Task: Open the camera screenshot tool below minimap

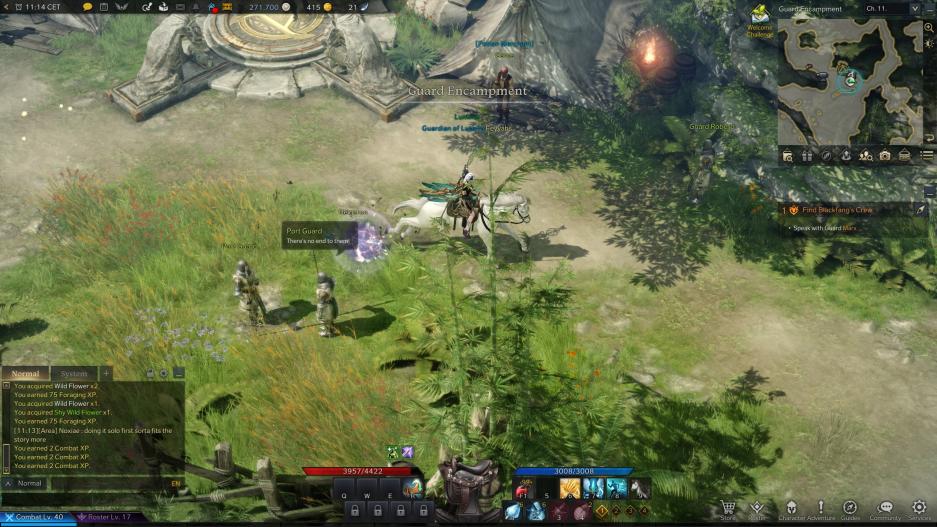Action: [885, 156]
